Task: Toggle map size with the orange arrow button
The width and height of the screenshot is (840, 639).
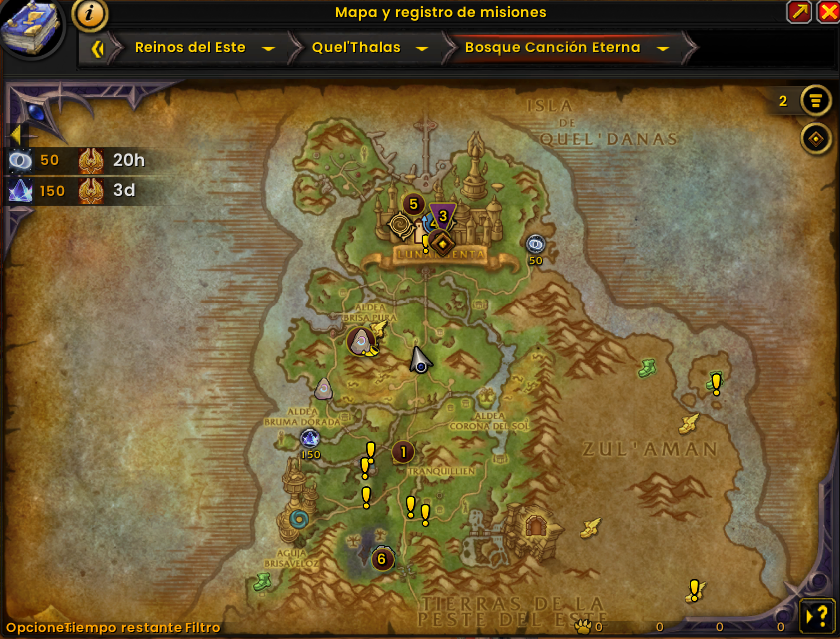Action: (x=799, y=12)
